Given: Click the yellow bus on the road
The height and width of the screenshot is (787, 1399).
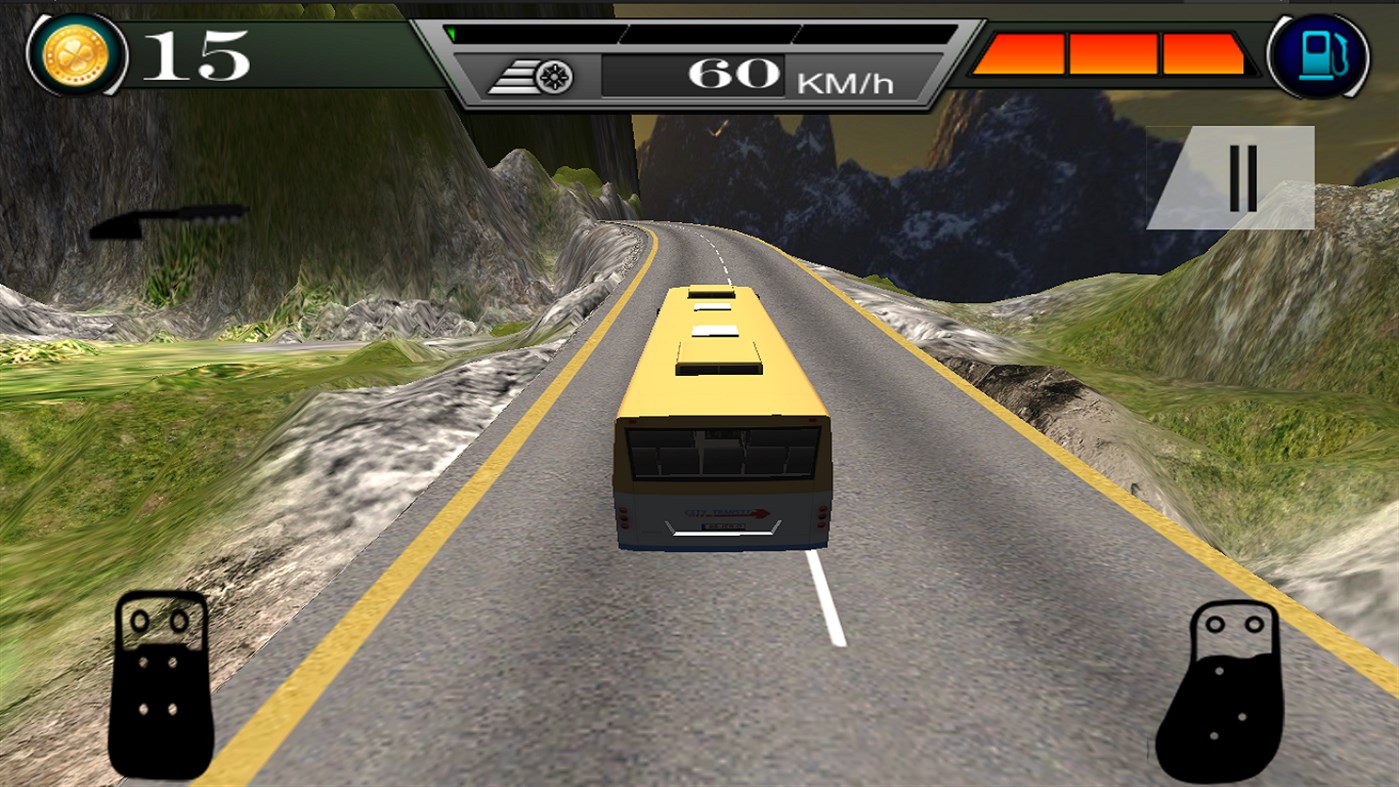Looking at the screenshot, I should (722, 420).
